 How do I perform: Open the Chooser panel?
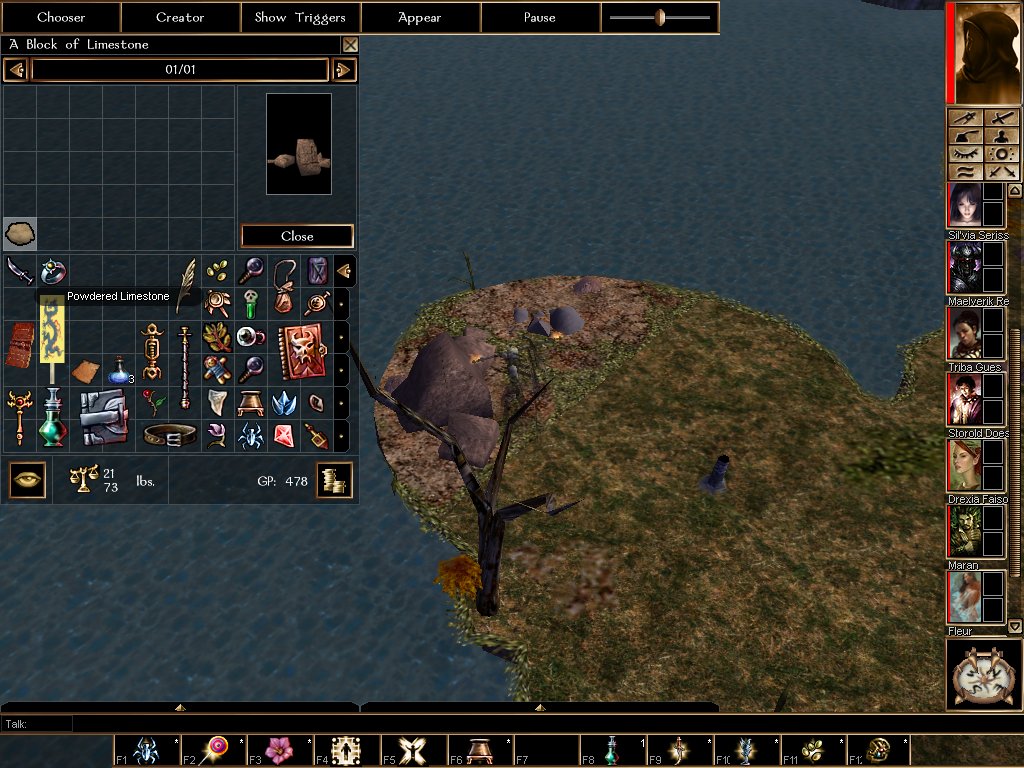(61, 17)
